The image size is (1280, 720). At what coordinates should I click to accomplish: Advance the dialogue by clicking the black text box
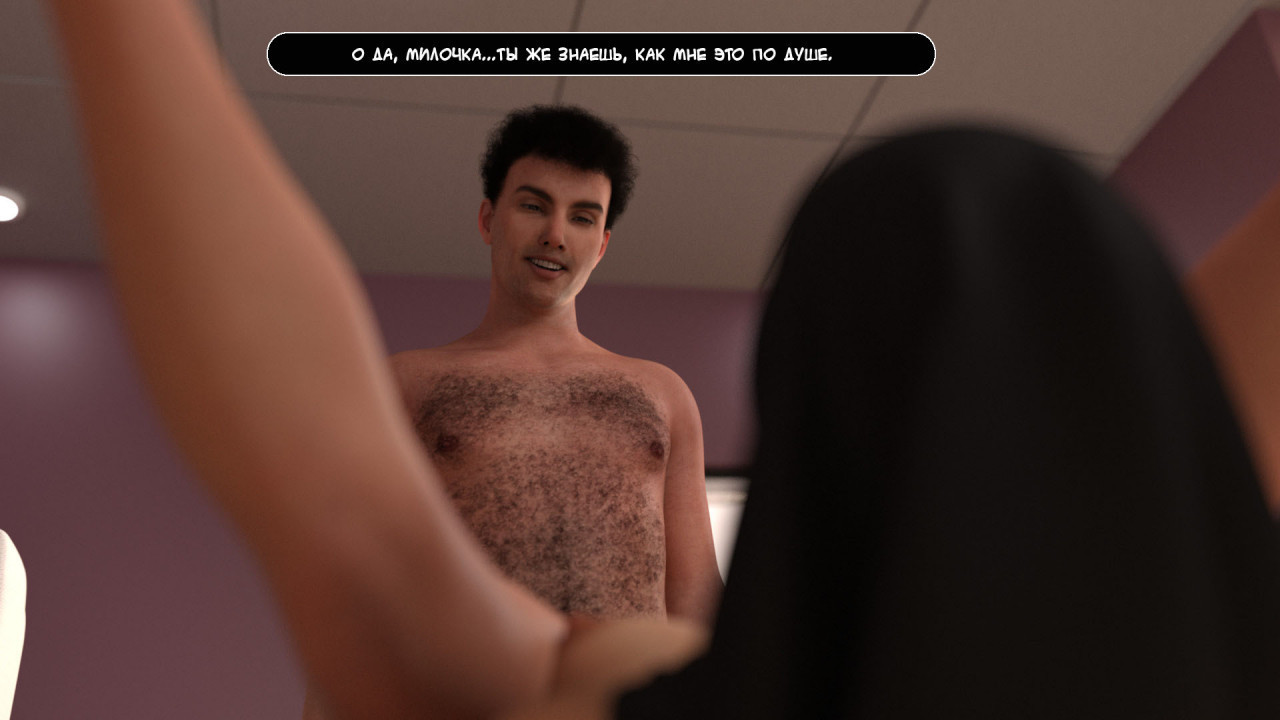point(600,54)
